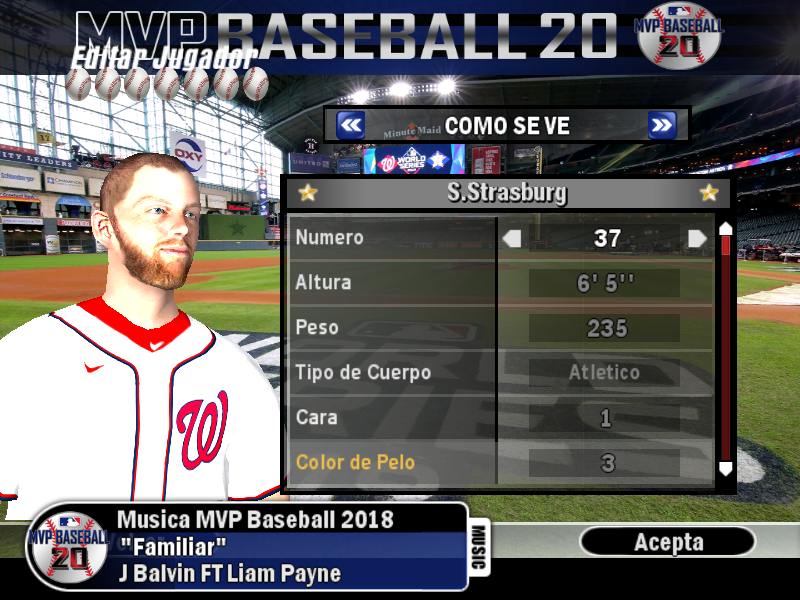Click the S.Strasburg player name header
This screenshot has width=800, height=600.
[x=507, y=193]
